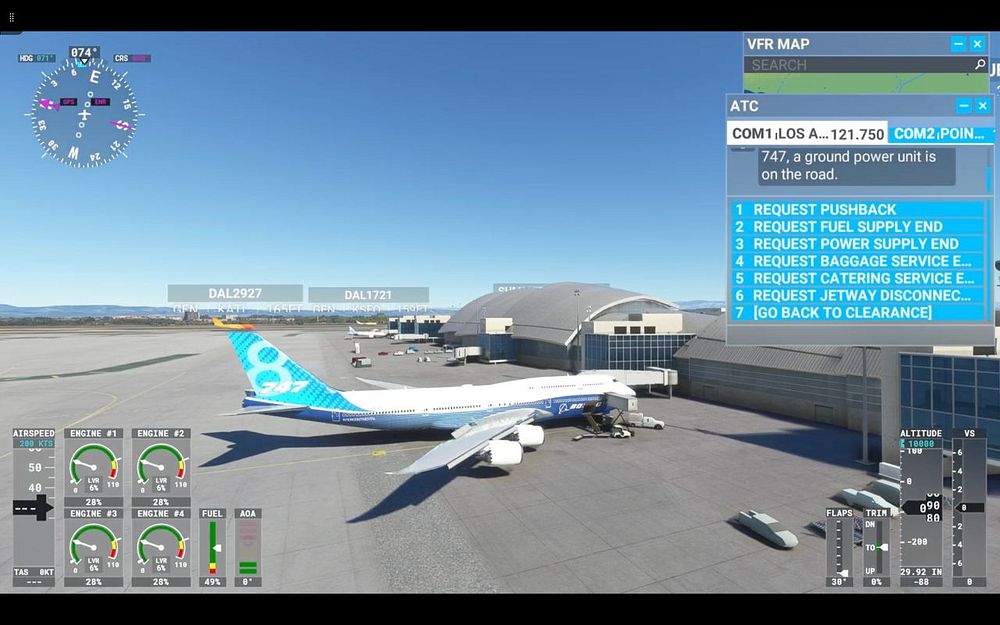This screenshot has width=1000, height=625.
Task: Choose Request Fuel Supply End
Action: tap(847, 227)
